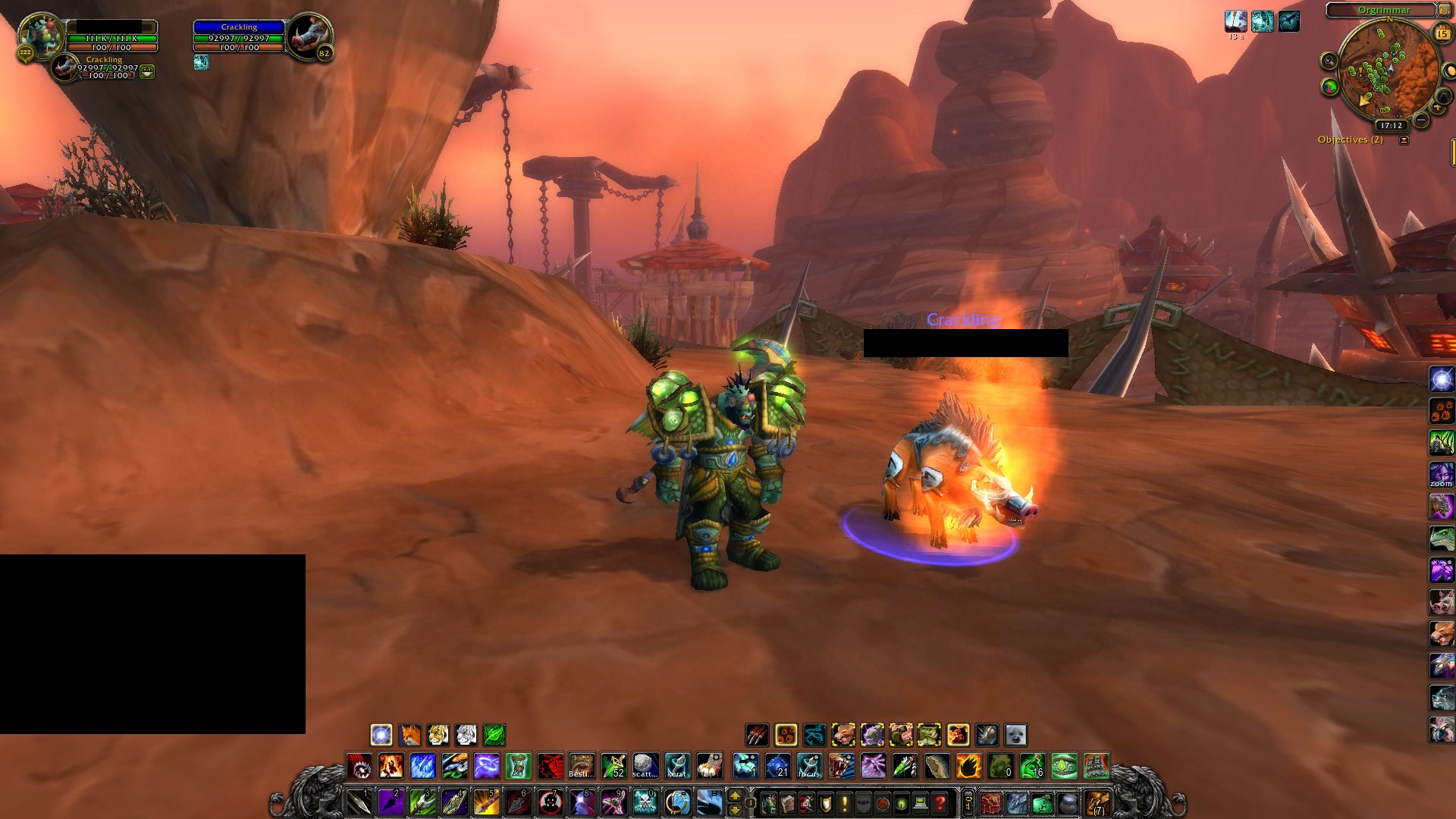Click the minimap zoom-in plus button
Screen dimensions: 1456x819
click(1436, 108)
